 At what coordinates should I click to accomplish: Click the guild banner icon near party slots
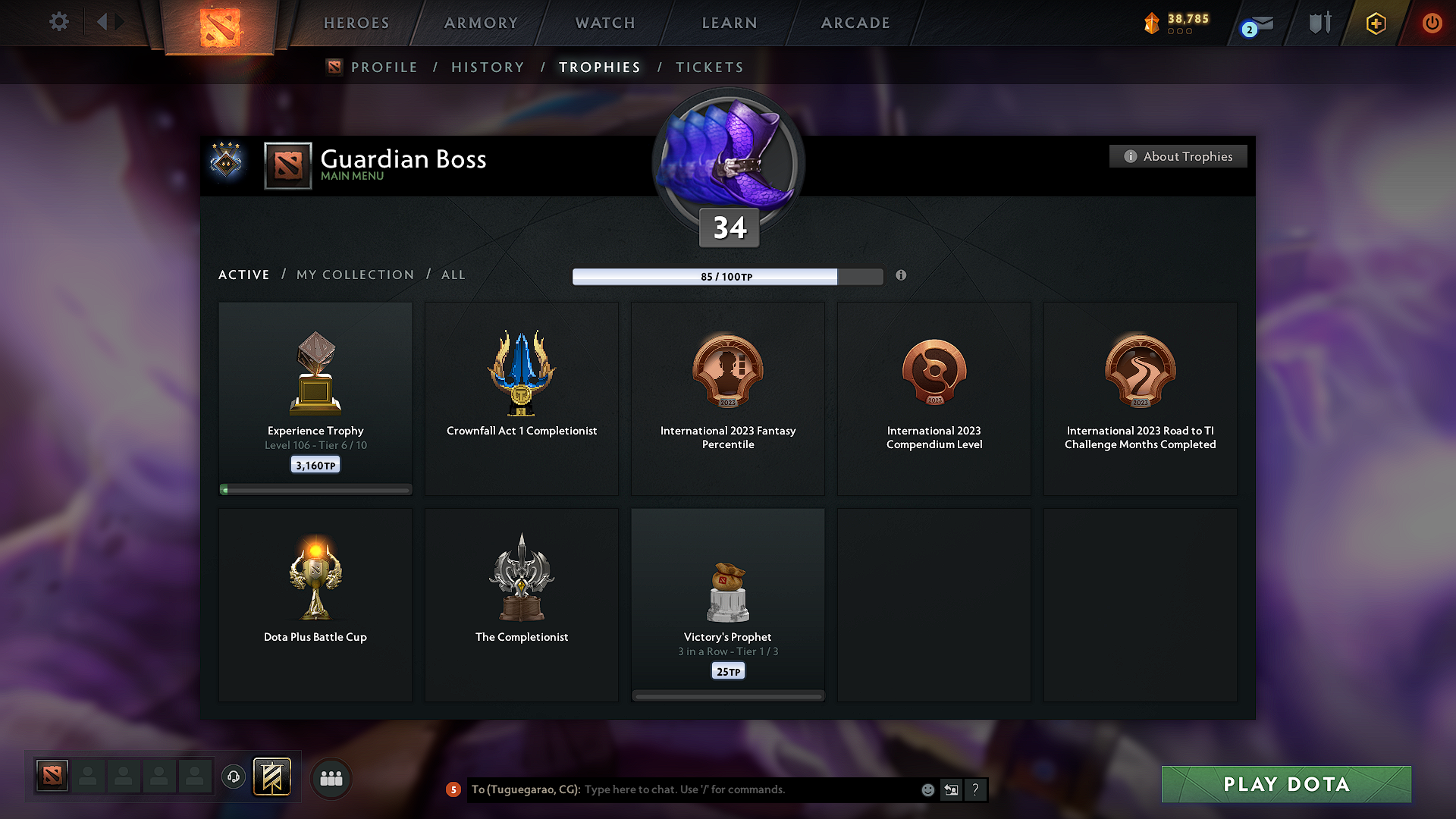tap(273, 777)
